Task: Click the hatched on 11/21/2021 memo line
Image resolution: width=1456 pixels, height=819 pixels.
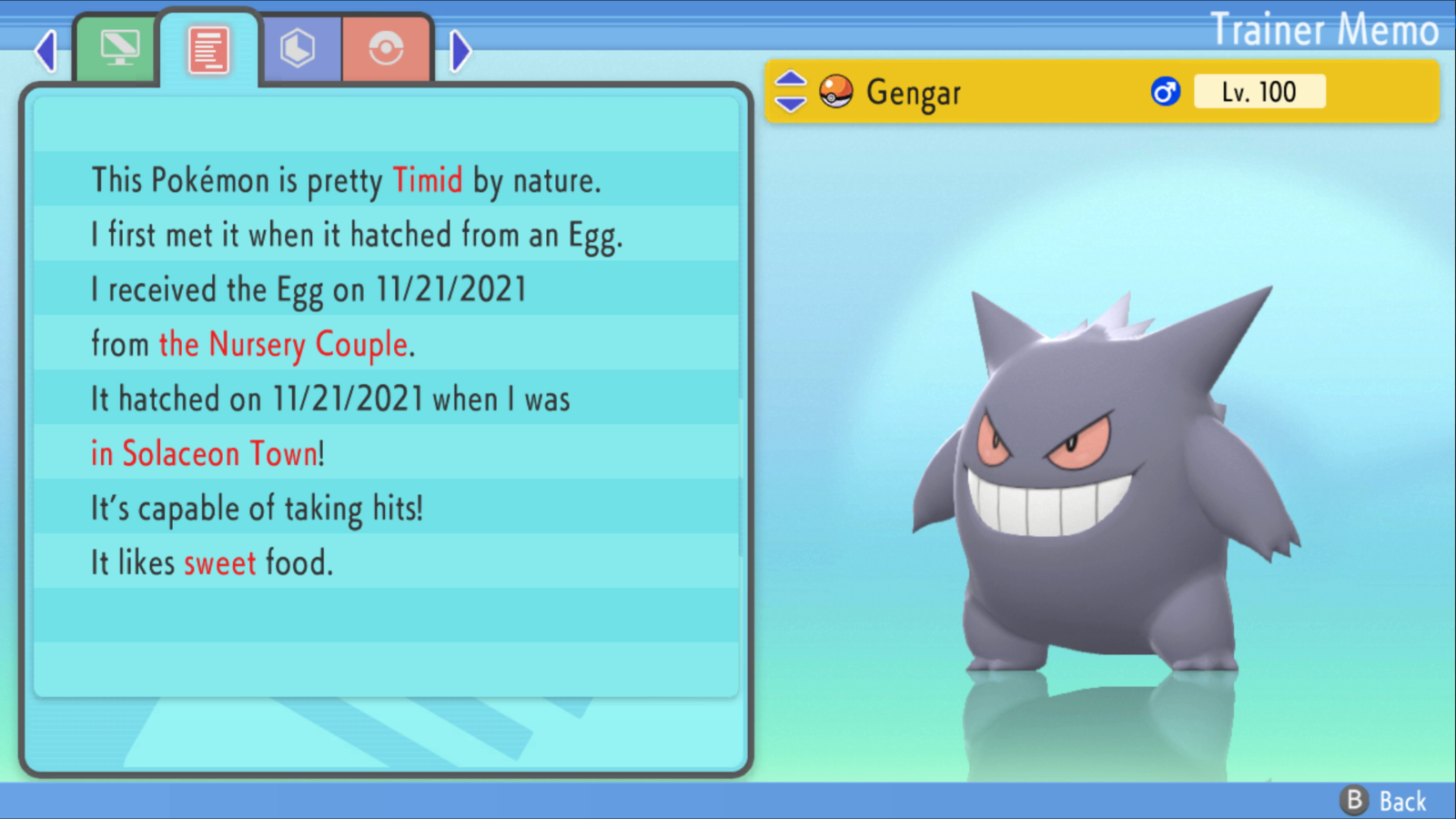Action: click(330, 399)
